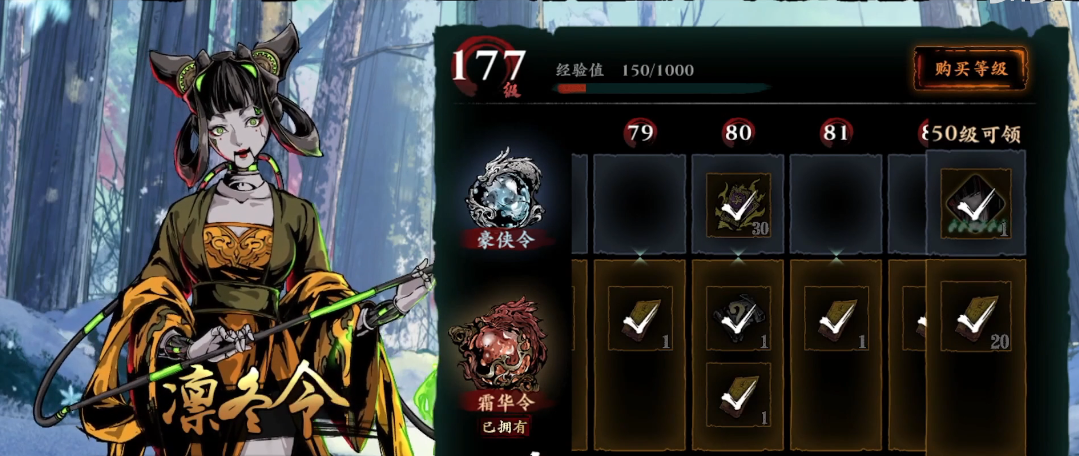The height and width of the screenshot is (456, 1079).
Task: Click the level 80 豪侠令 reward with quantity 30
Action: pos(738,205)
